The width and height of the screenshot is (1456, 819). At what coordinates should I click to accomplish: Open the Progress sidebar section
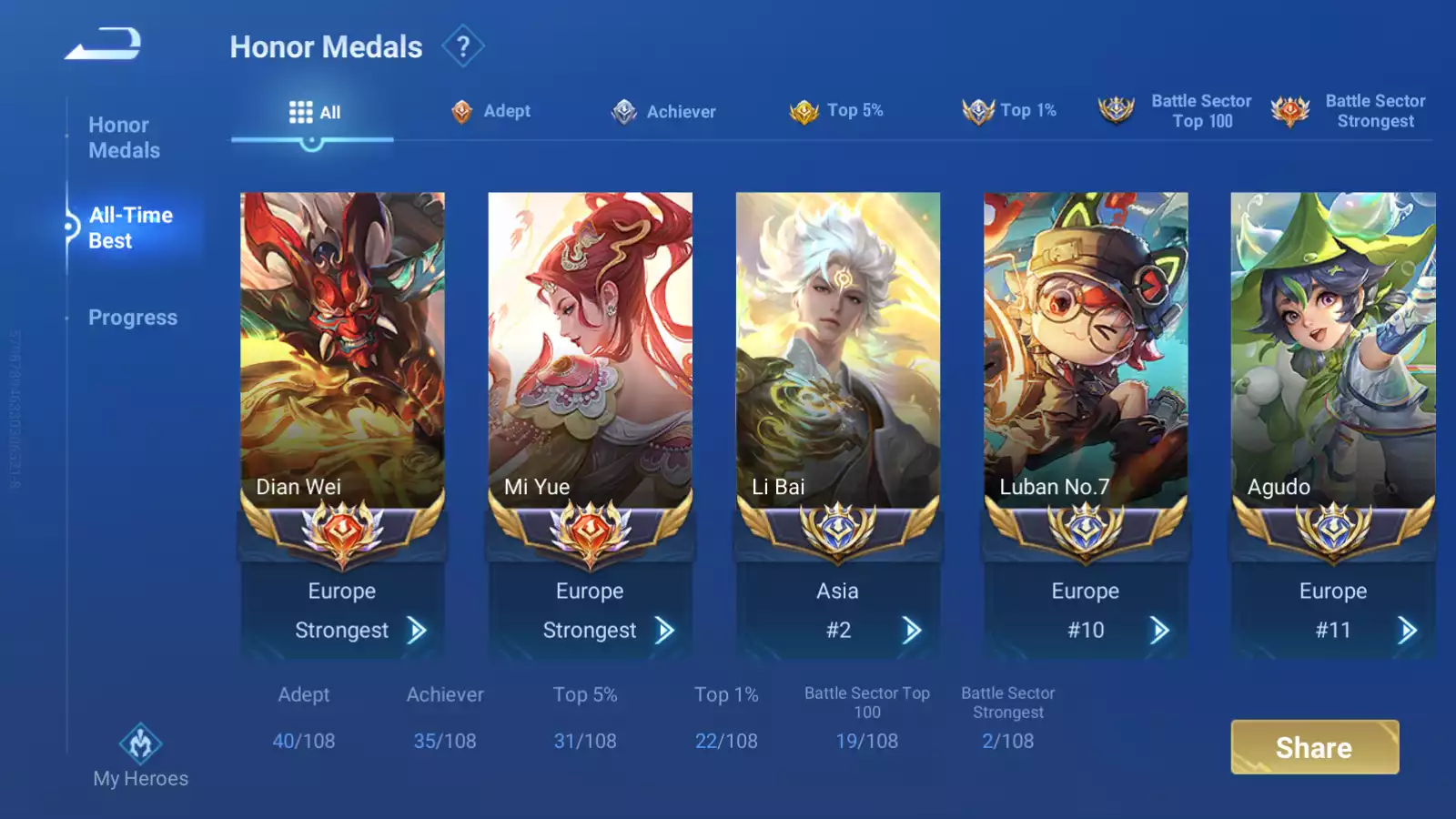pos(133,318)
